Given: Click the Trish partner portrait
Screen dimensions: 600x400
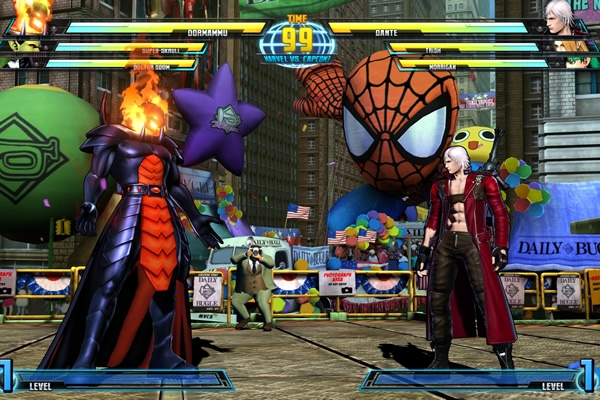Looking at the screenshot, I should [x=574, y=45].
